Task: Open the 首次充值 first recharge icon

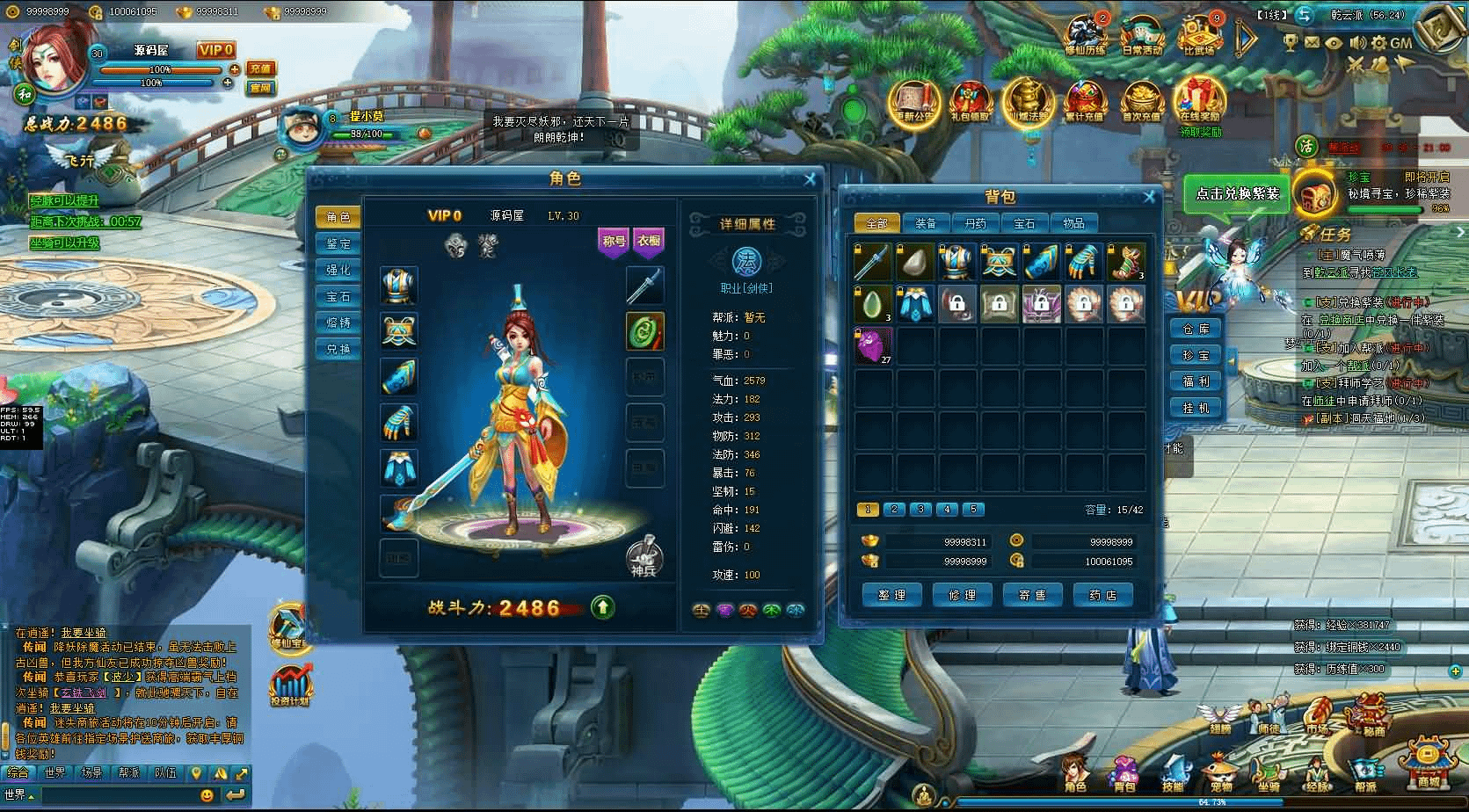Action: pos(1141,101)
